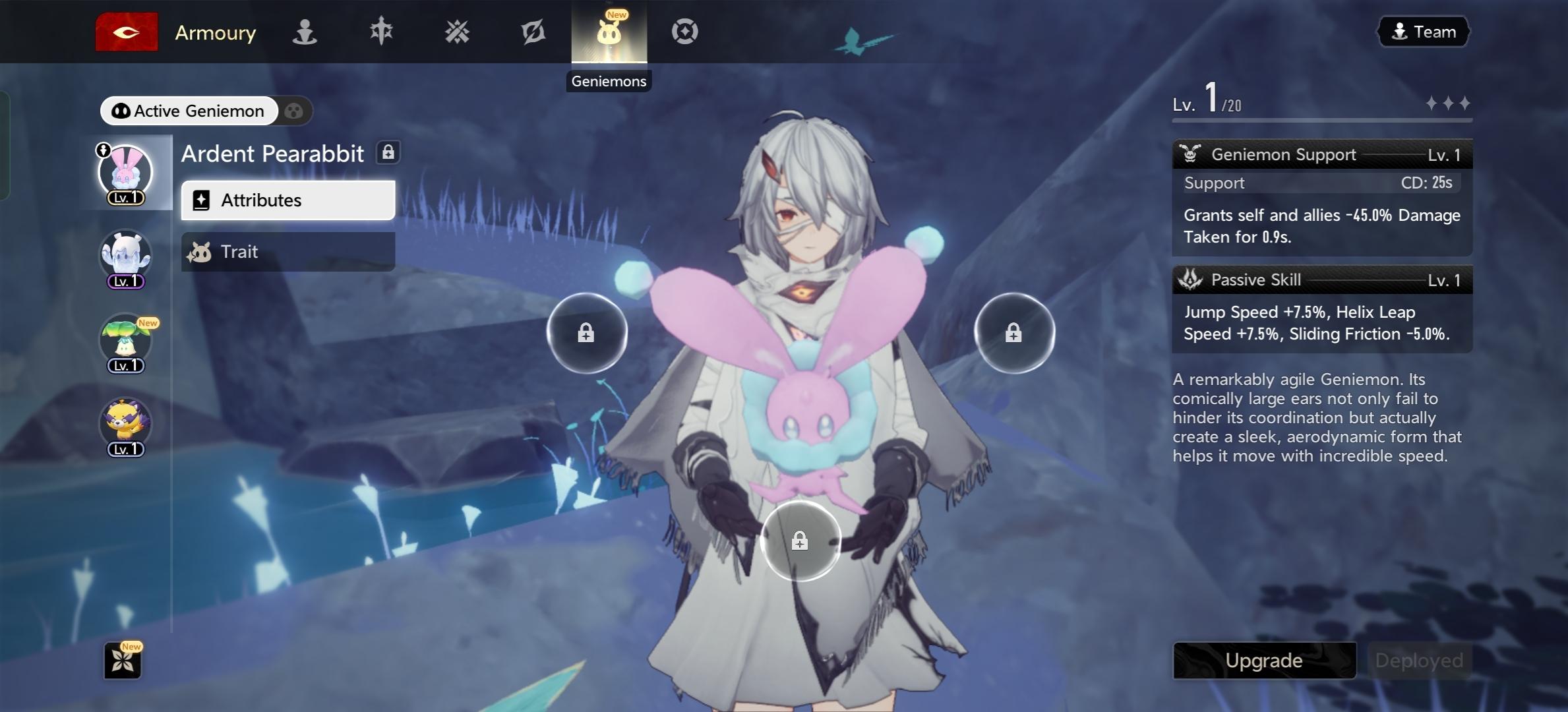
Task: Open the flower icon button marked New
Action: [123, 661]
